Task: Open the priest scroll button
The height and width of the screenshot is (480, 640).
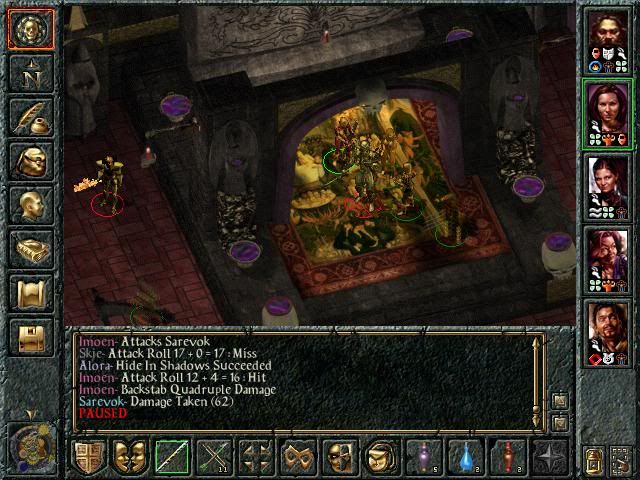Action: (x=31, y=292)
